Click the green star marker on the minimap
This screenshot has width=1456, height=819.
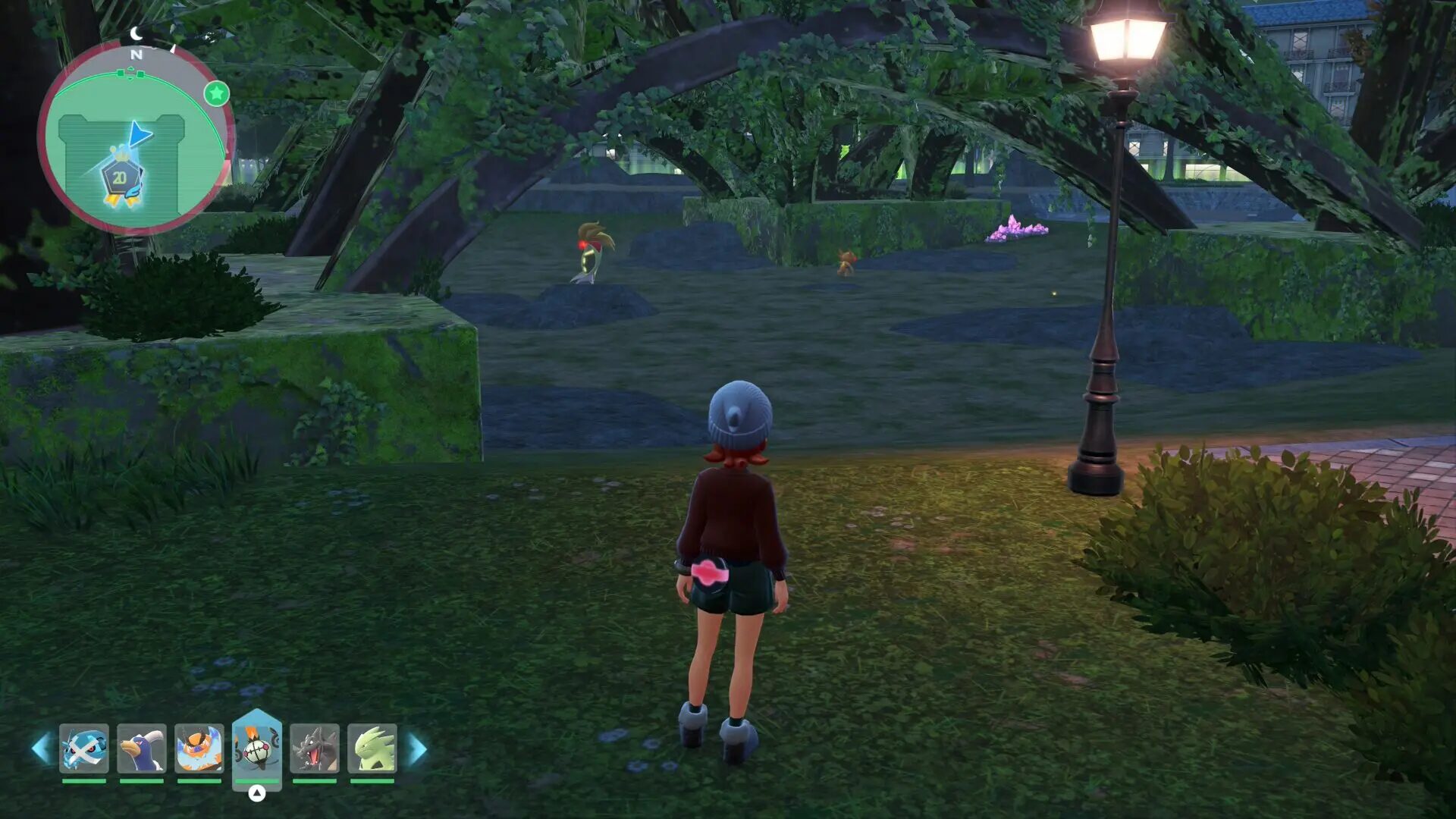point(217,93)
